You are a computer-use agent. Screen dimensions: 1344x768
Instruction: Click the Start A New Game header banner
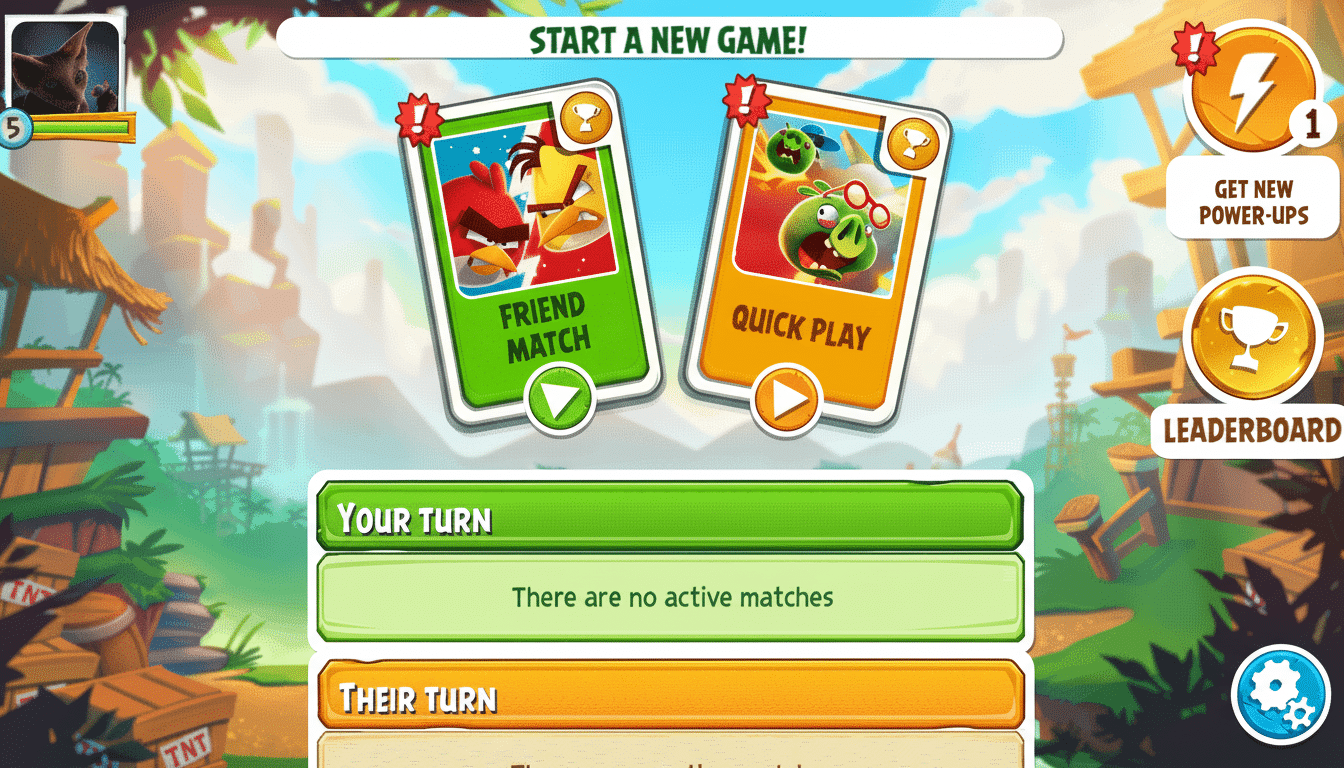[x=672, y=40]
